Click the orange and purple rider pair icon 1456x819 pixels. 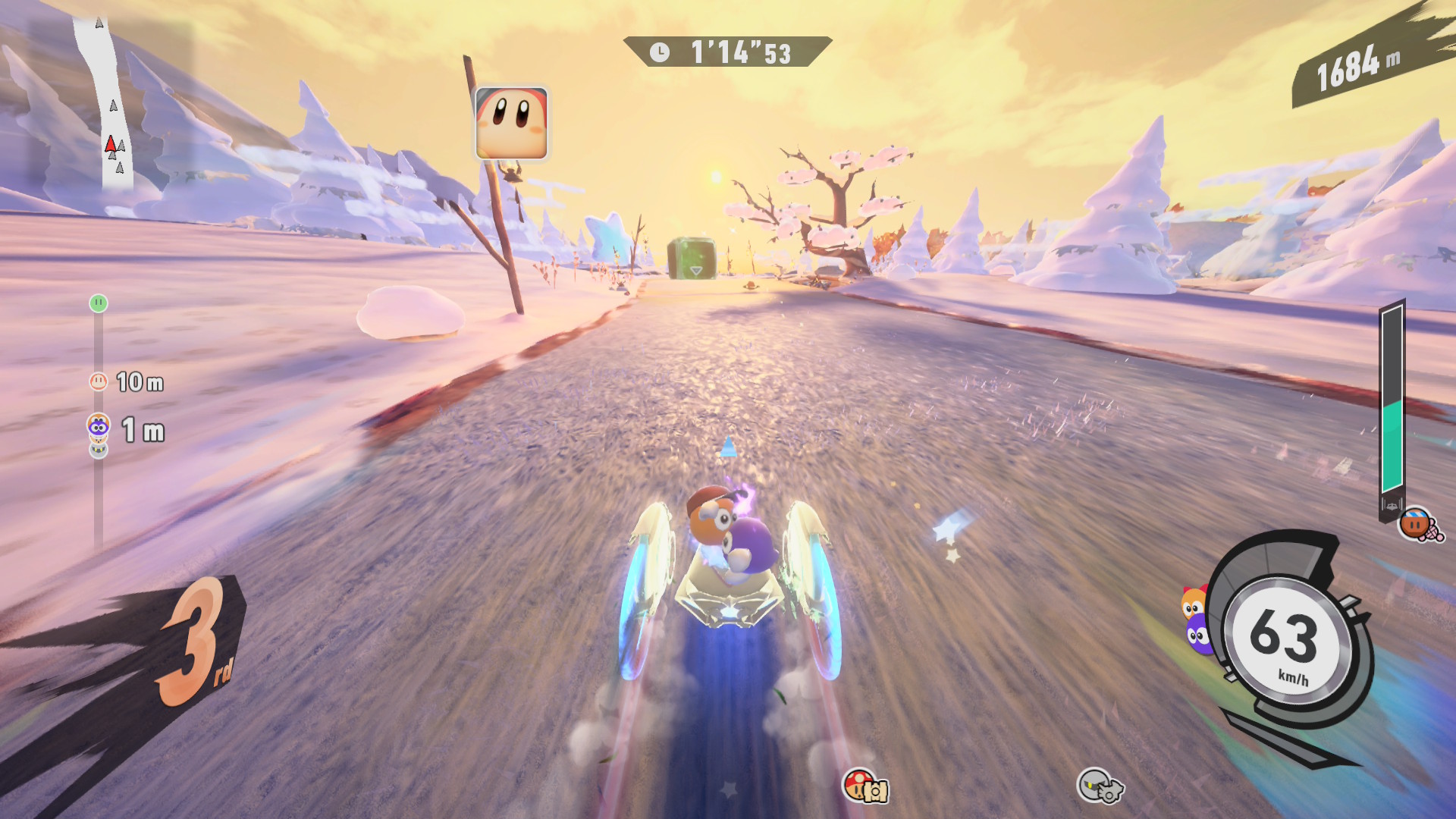coord(1197,620)
